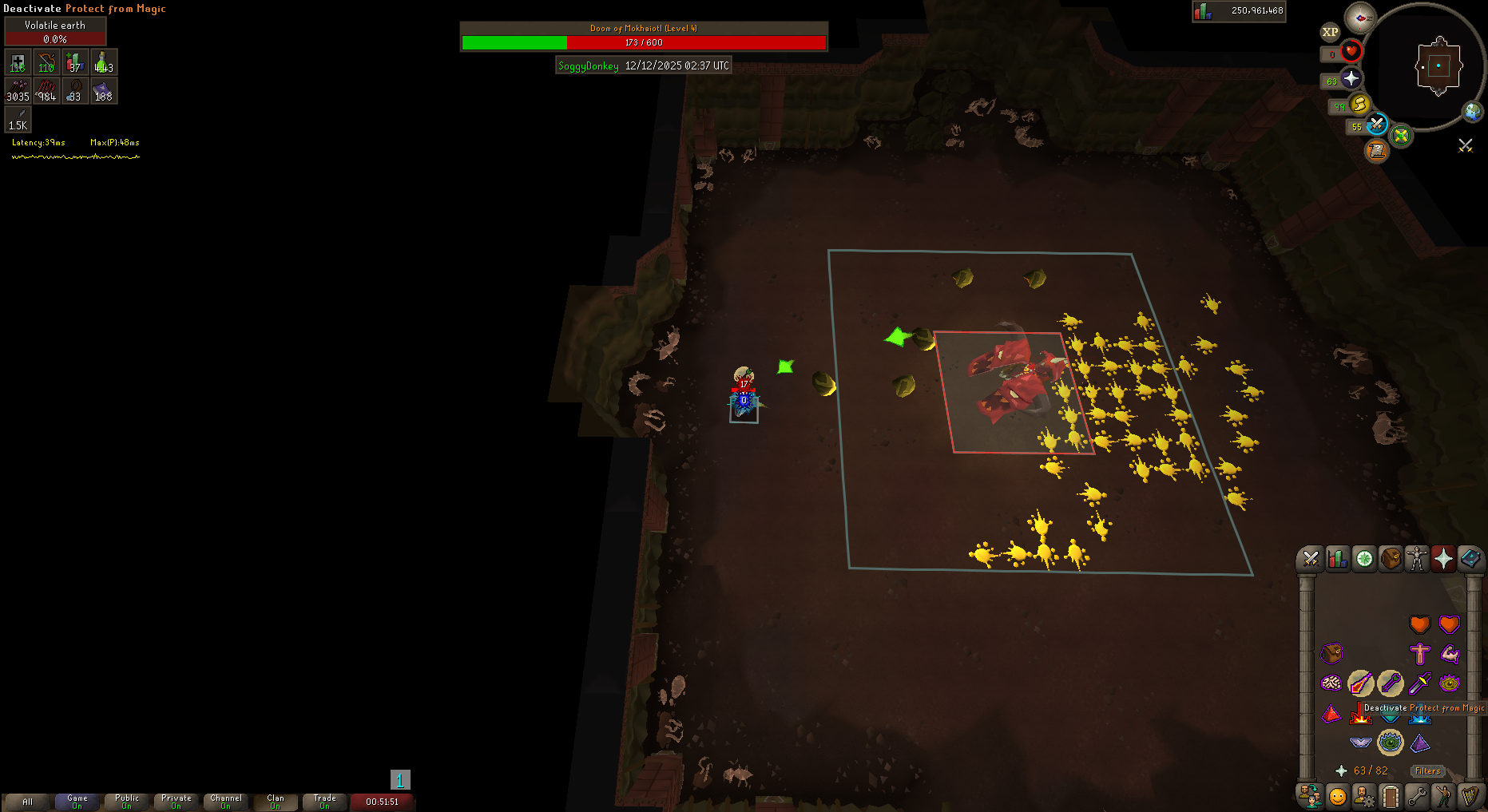Image resolution: width=1488 pixels, height=812 pixels.
Task: Open the Logout door tab
Action: coord(1391,796)
